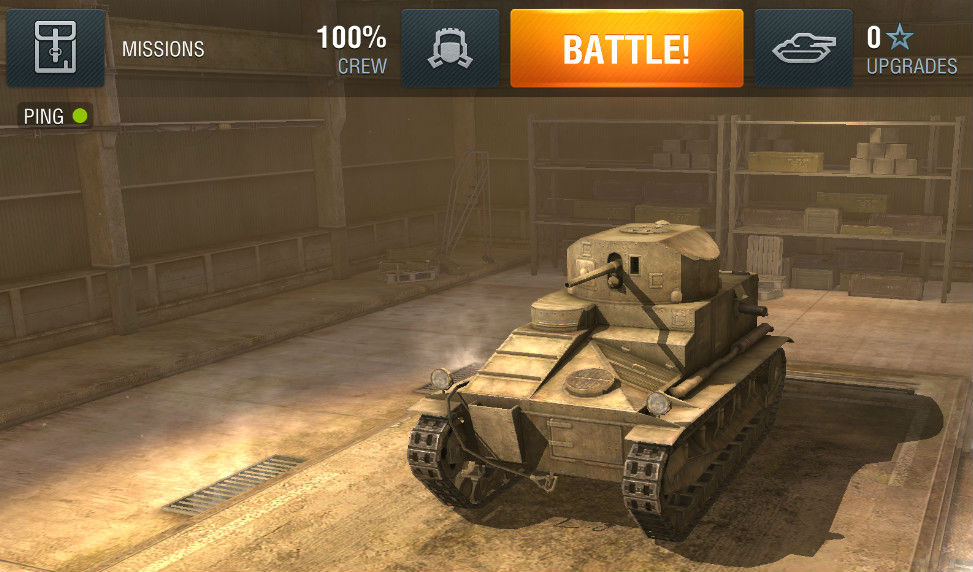
Task: Start a match with the BATTLE! button
Action: (x=626, y=49)
